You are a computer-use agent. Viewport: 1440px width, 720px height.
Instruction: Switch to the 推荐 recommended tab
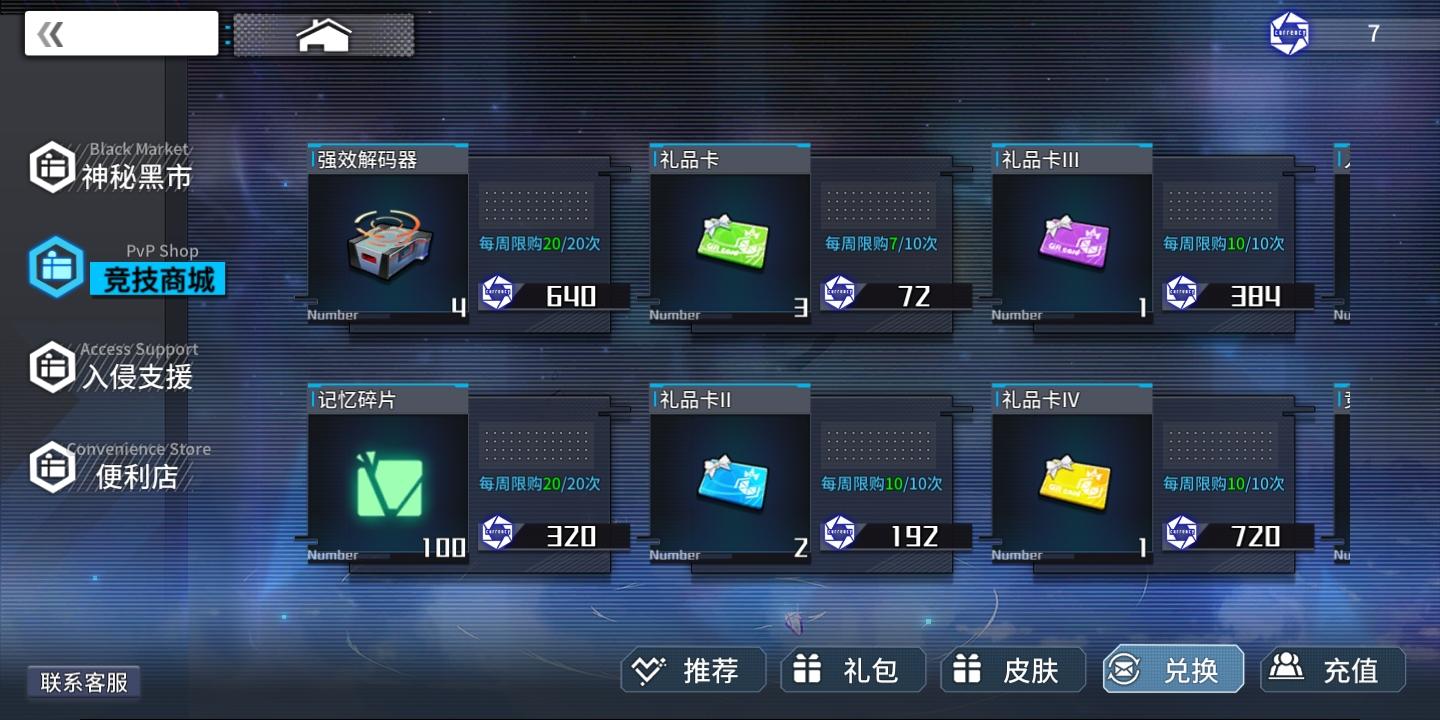pyautogui.click(x=693, y=670)
